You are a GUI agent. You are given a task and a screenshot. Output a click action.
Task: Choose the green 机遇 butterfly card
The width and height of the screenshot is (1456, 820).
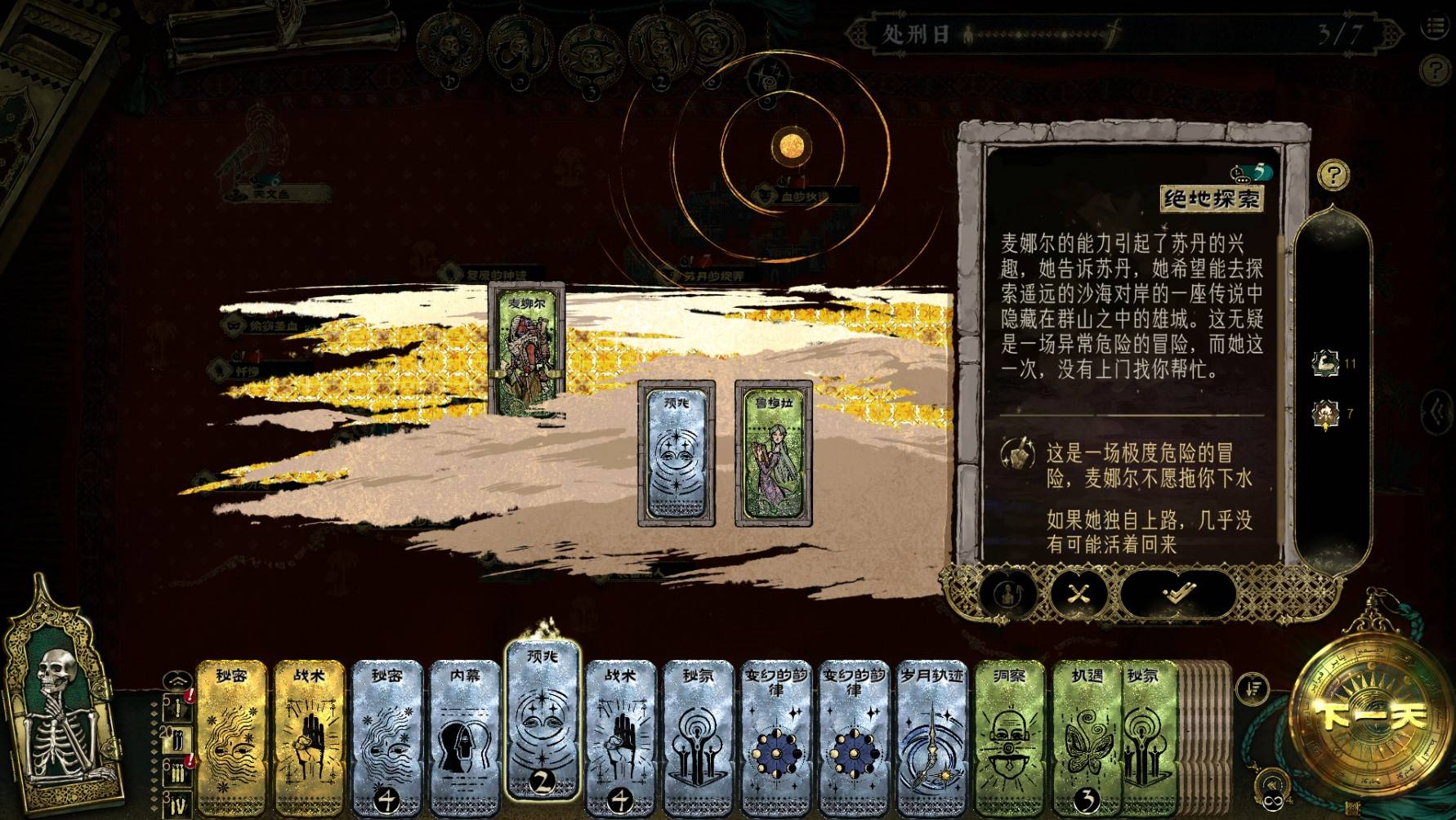(x=1083, y=735)
